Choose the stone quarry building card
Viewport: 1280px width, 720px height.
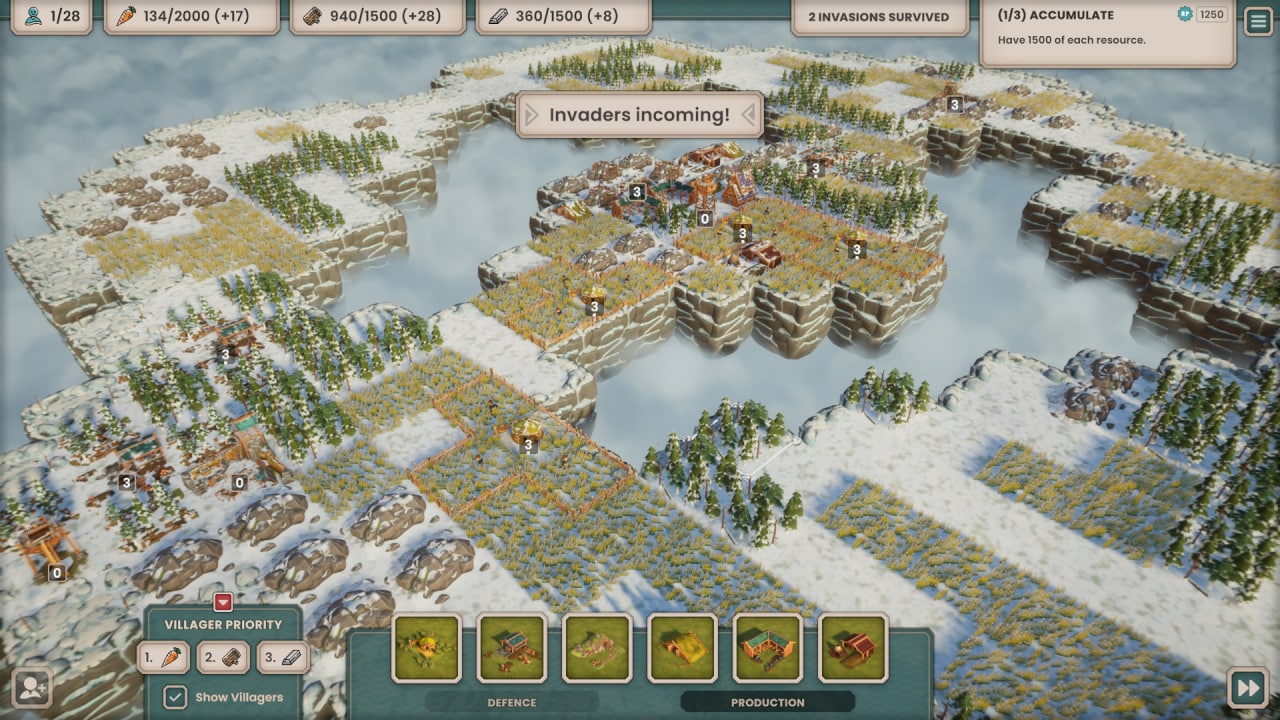[x=597, y=648]
